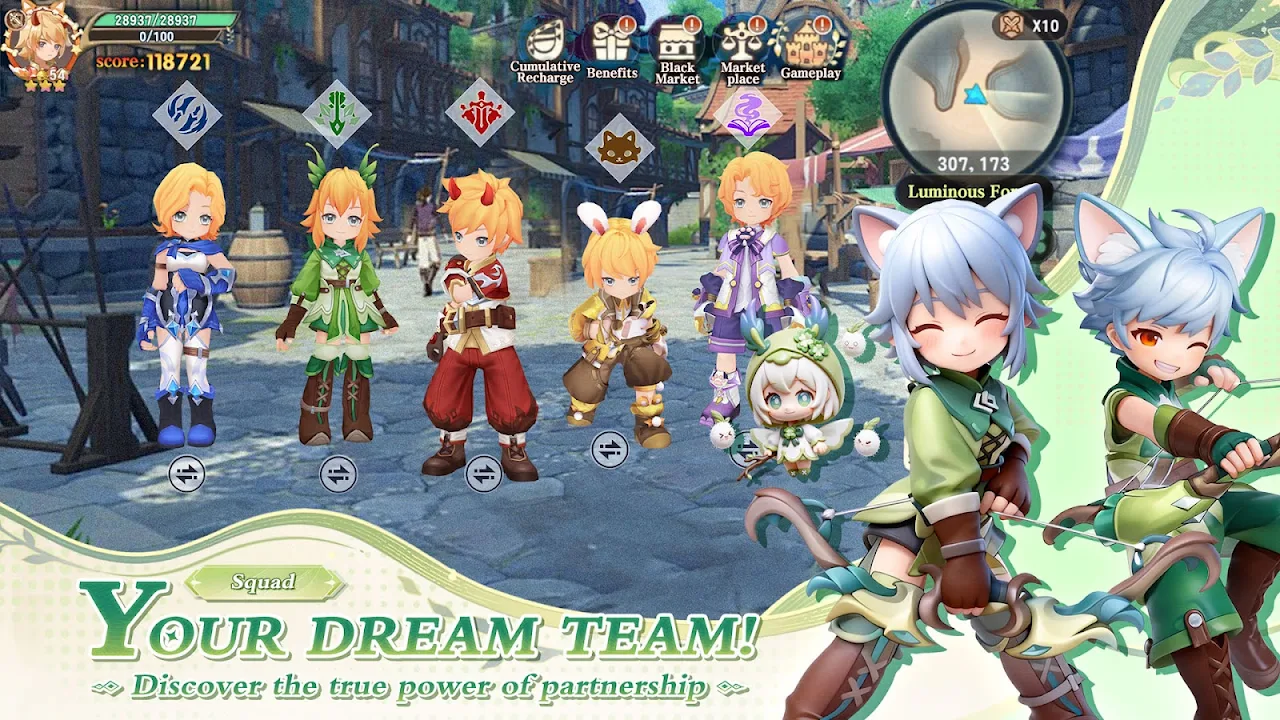1280x720 pixels.
Task: Select the brown cat face diamond
Action: coord(619,148)
